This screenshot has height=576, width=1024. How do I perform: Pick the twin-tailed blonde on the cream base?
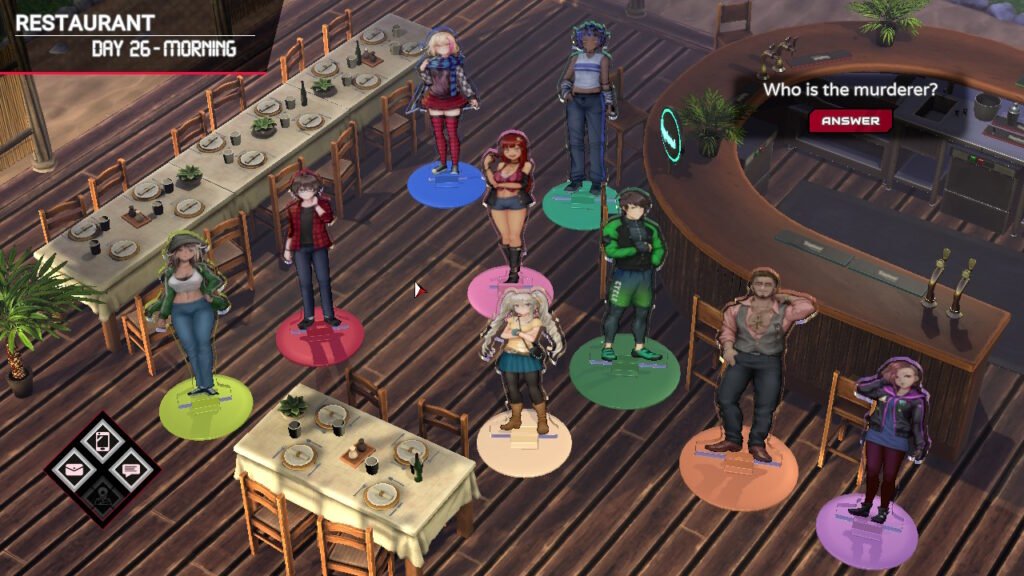click(517, 360)
